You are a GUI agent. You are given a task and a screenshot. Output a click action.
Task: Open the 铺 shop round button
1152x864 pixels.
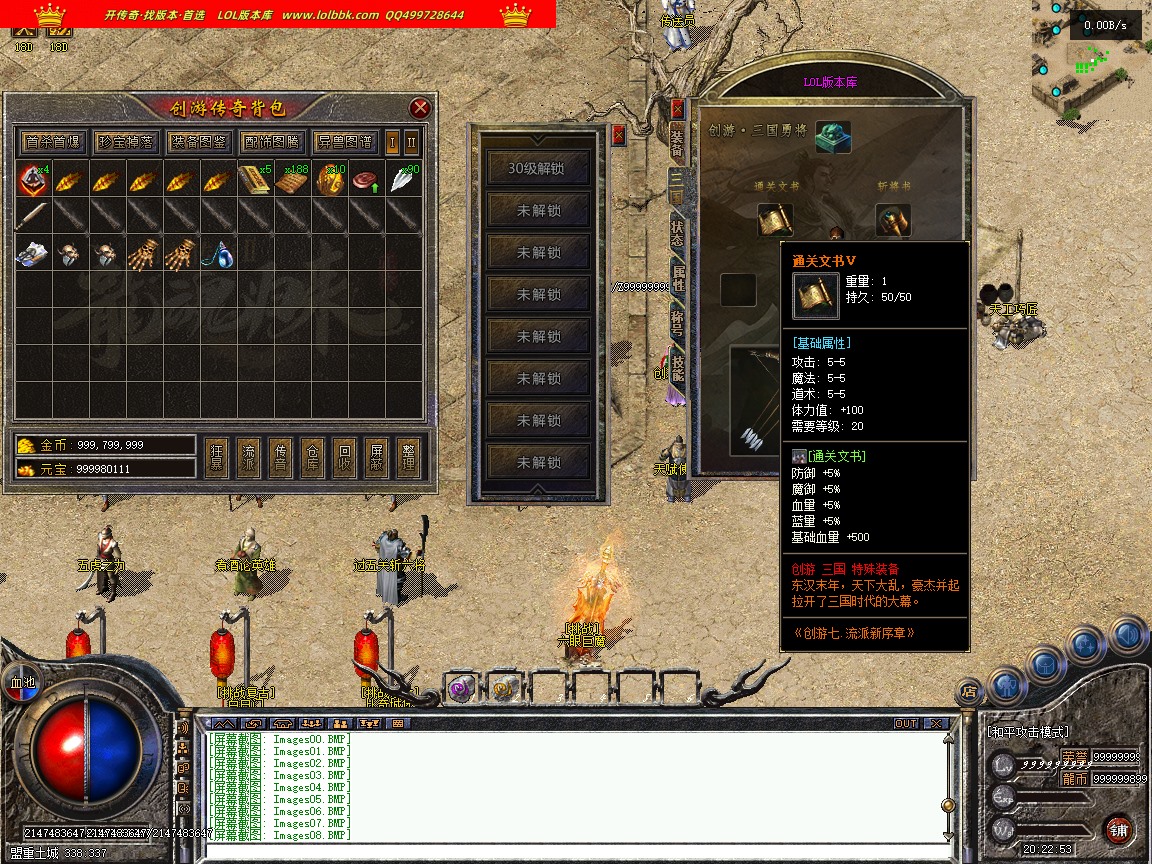(x=1118, y=829)
